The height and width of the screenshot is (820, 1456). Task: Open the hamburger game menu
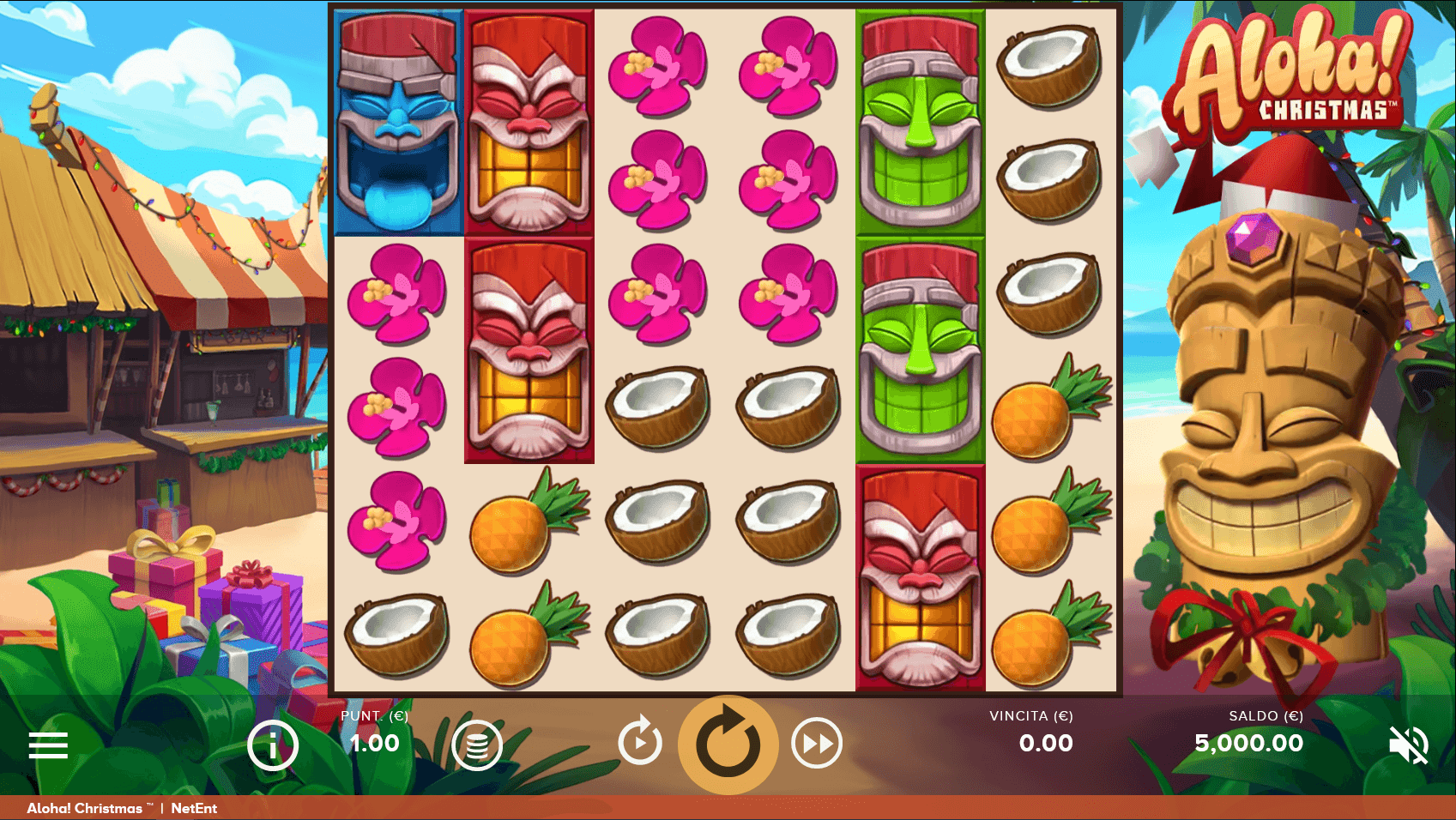47,745
